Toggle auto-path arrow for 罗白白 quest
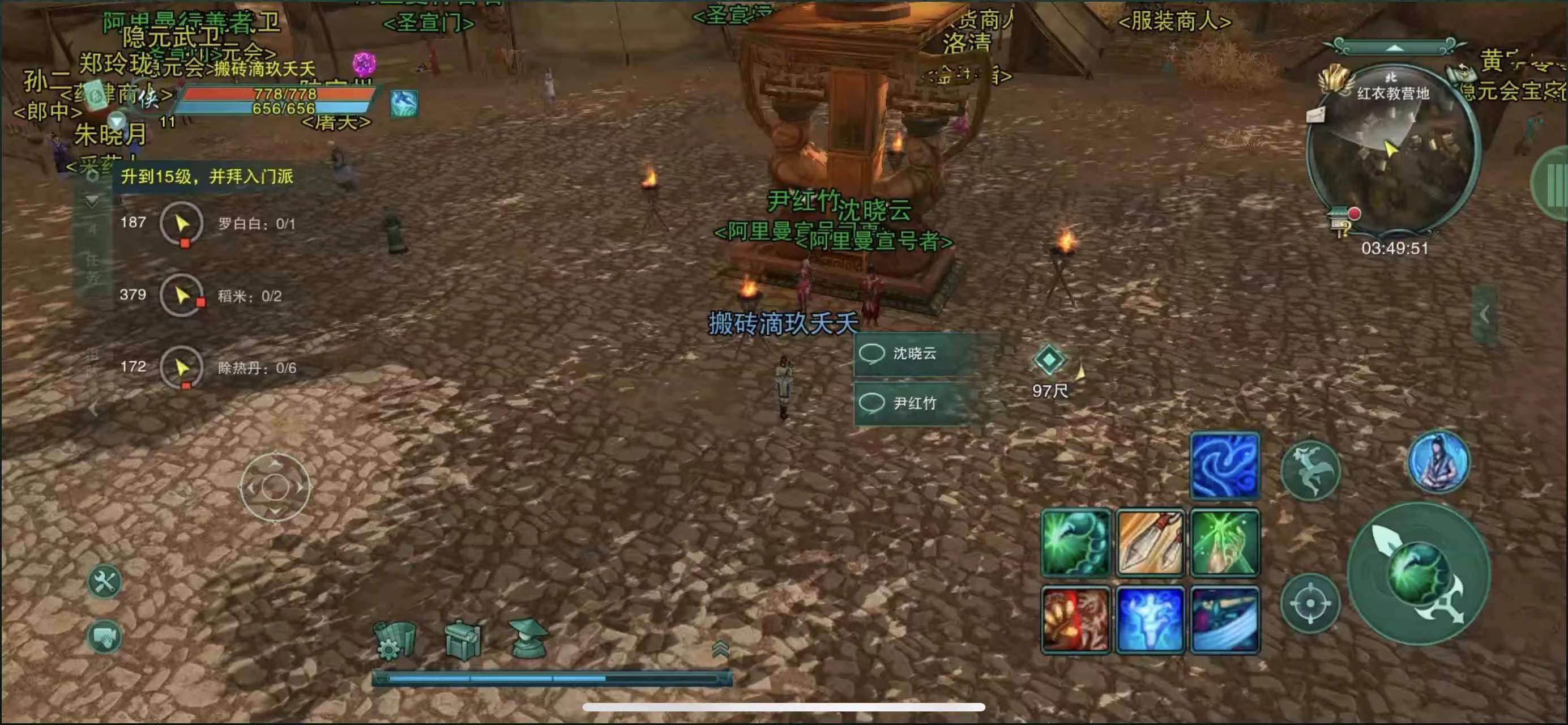Image resolution: width=1568 pixels, height=725 pixels. [x=182, y=223]
